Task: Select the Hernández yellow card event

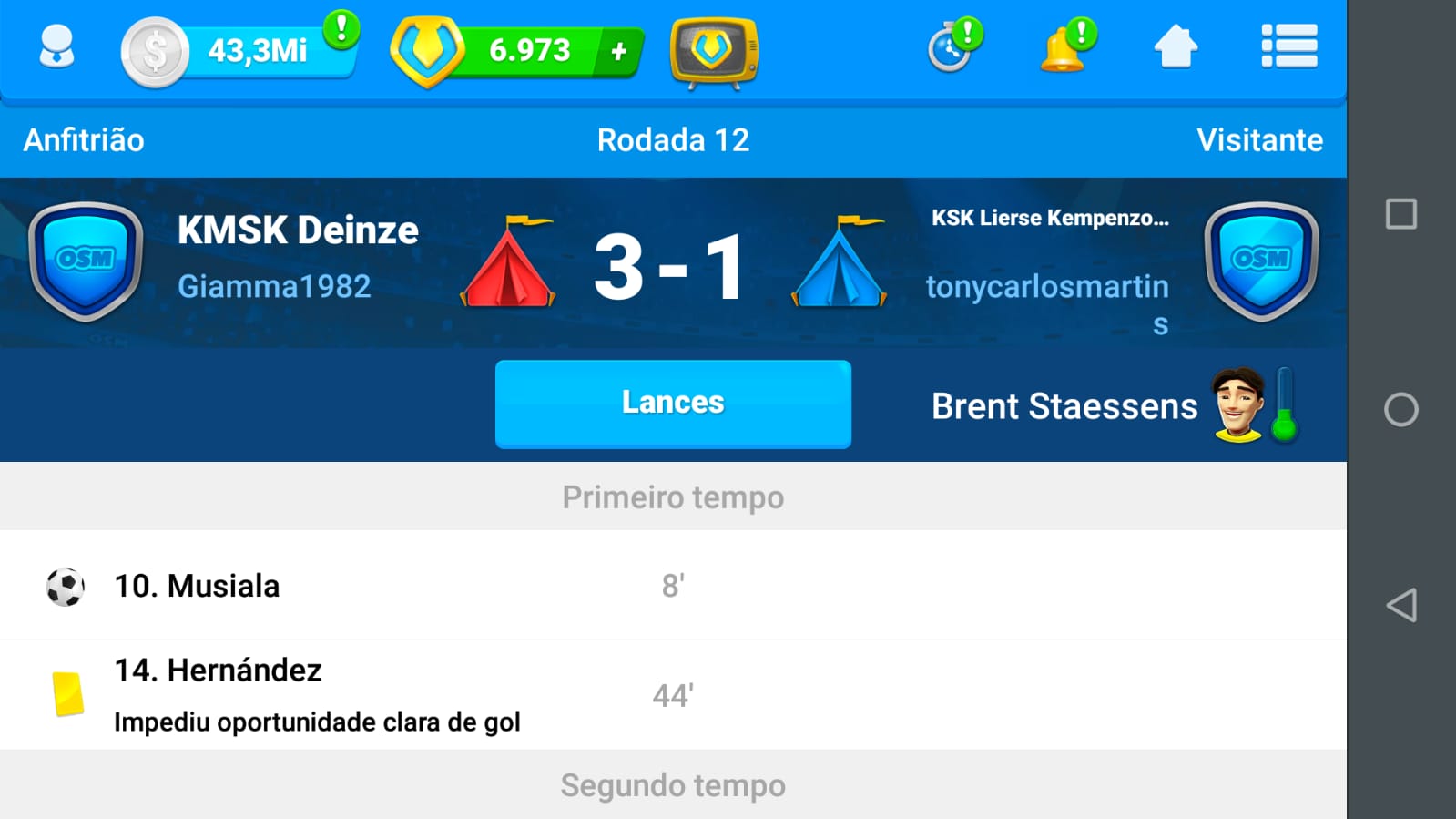Action: click(x=673, y=695)
